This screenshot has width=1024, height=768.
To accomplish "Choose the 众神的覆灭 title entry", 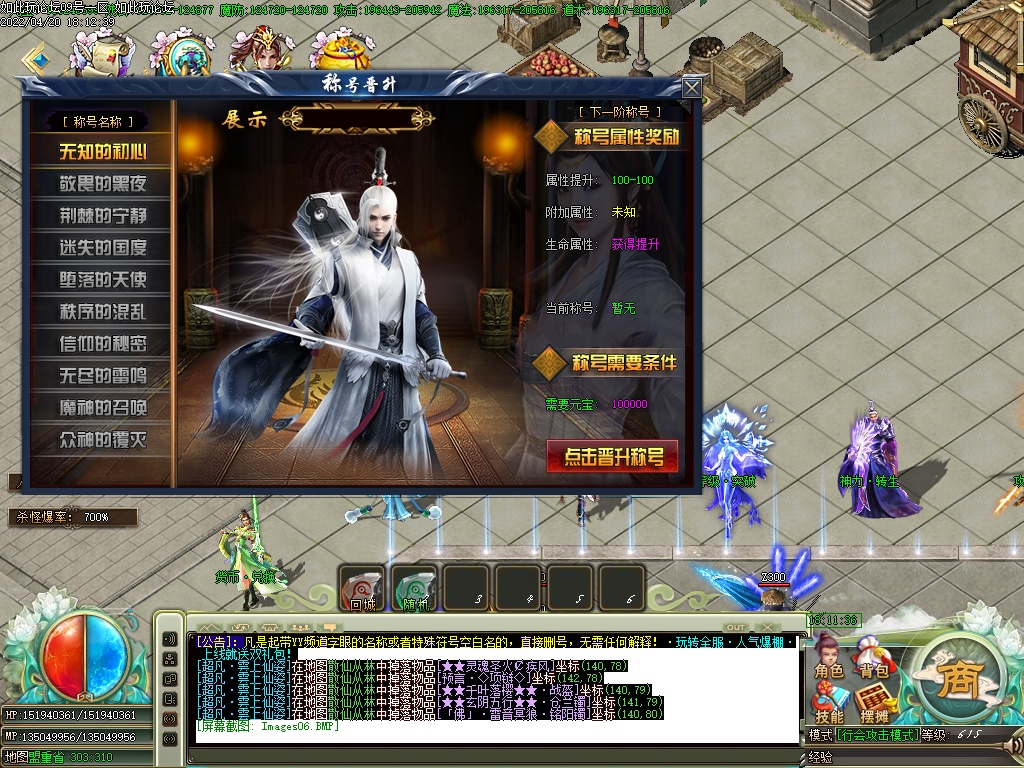I will click(102, 440).
